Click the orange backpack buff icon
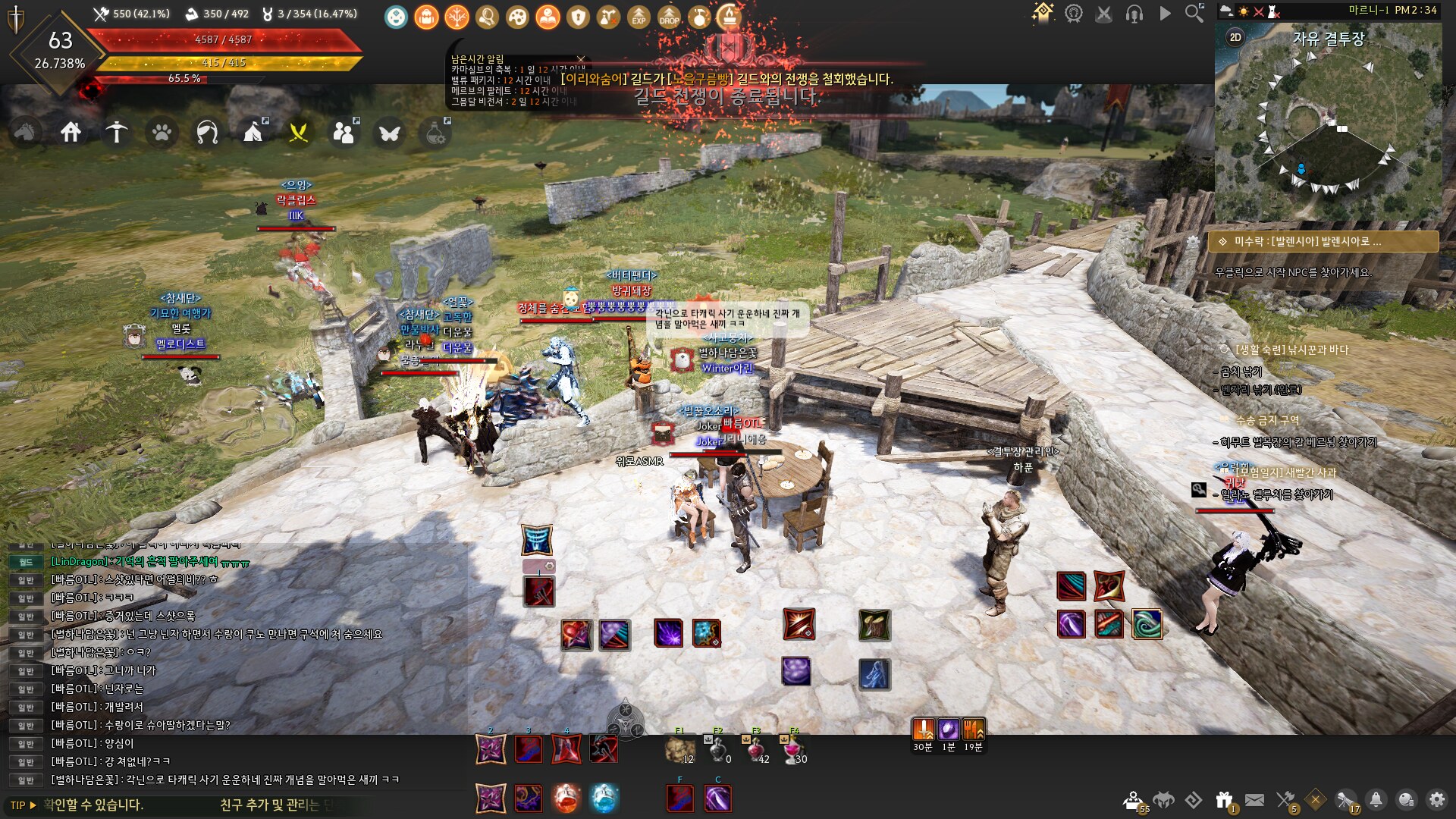Screen dimensions: 1456x819 [426, 17]
